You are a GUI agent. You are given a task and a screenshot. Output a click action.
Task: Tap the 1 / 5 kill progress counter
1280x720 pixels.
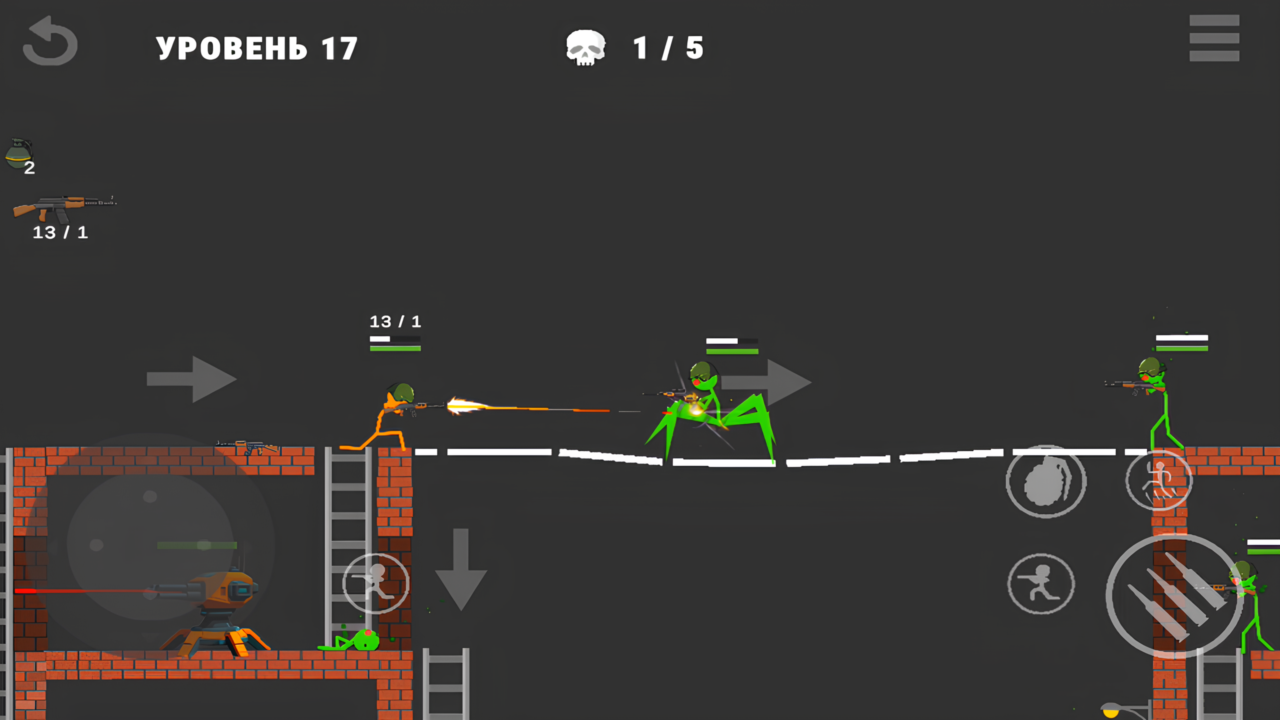coord(667,47)
